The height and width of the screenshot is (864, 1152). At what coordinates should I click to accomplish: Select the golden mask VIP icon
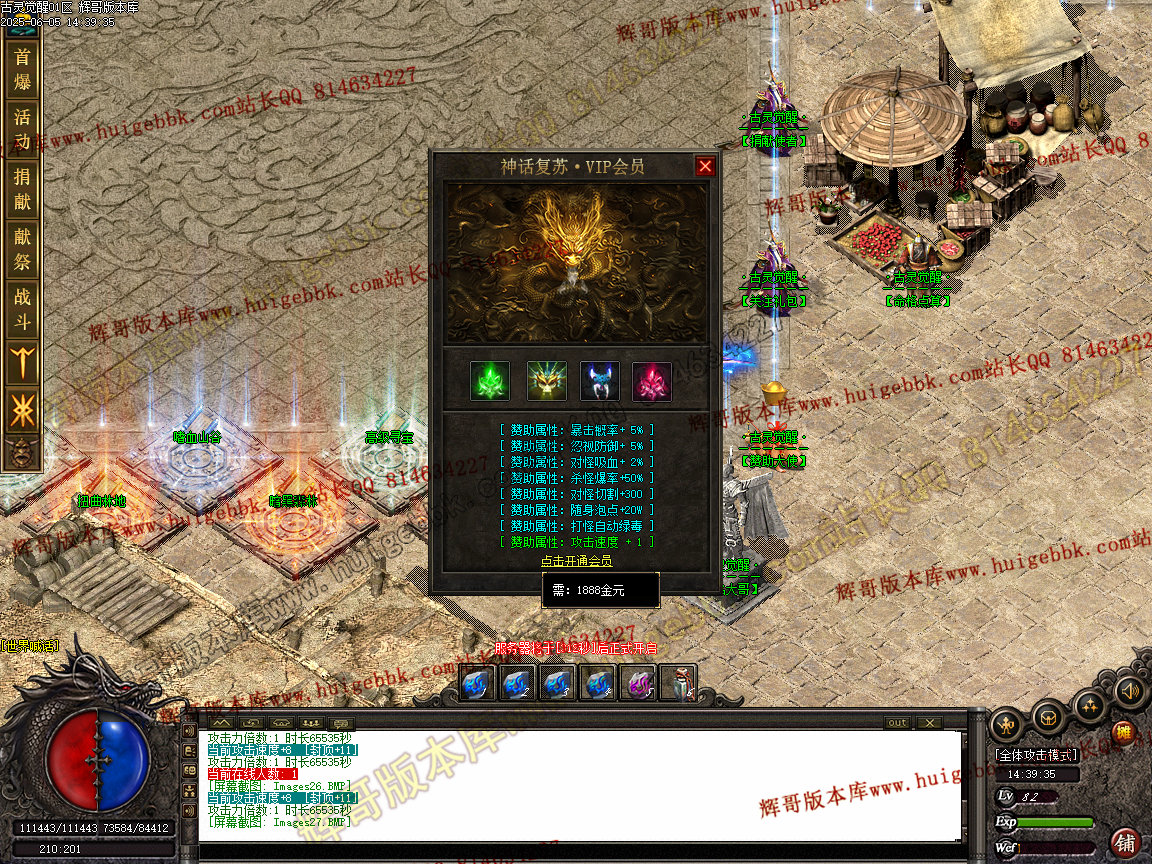pyautogui.click(x=546, y=381)
